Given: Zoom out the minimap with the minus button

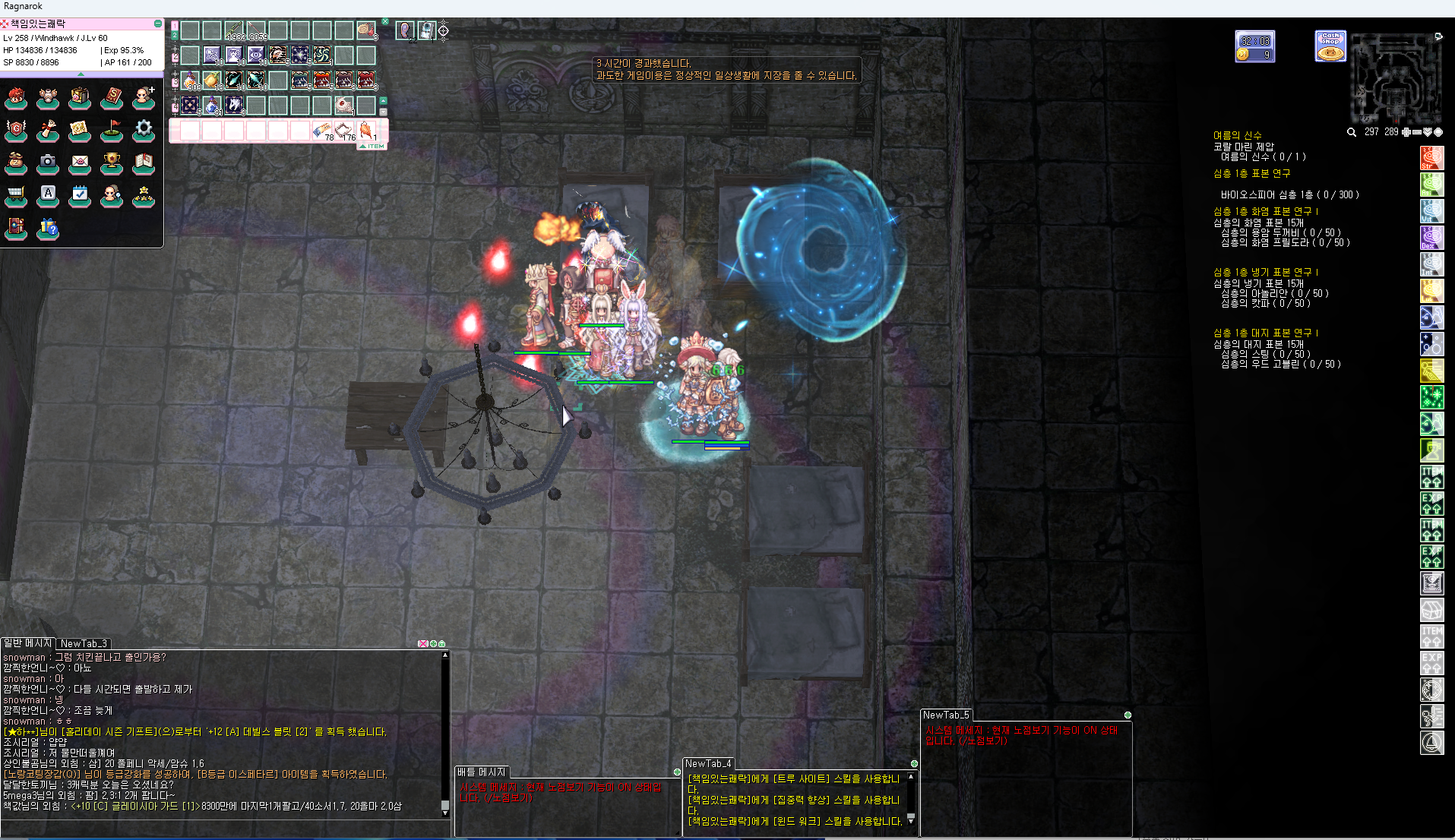Looking at the screenshot, I should 1417,132.
